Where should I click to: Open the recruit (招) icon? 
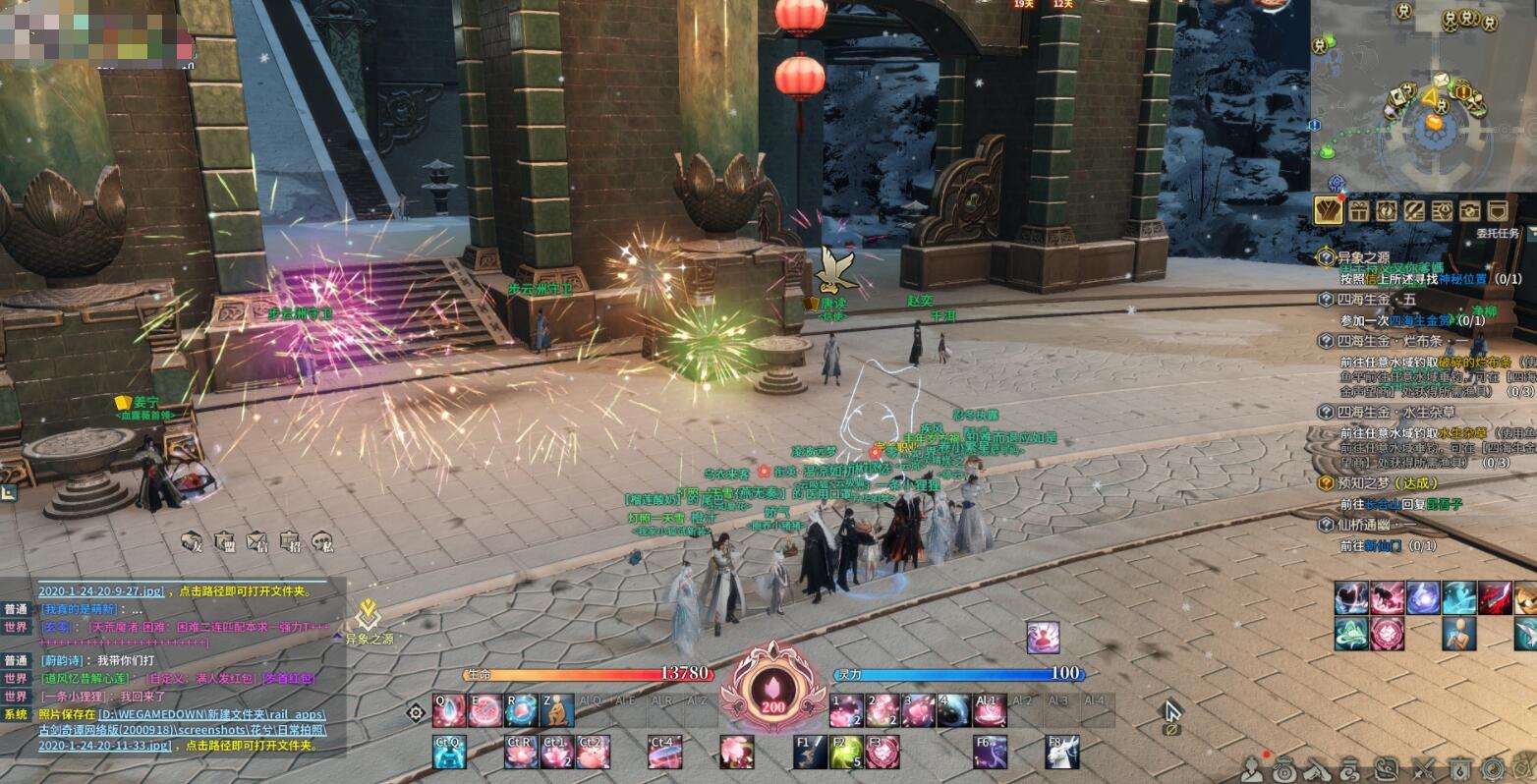290,541
